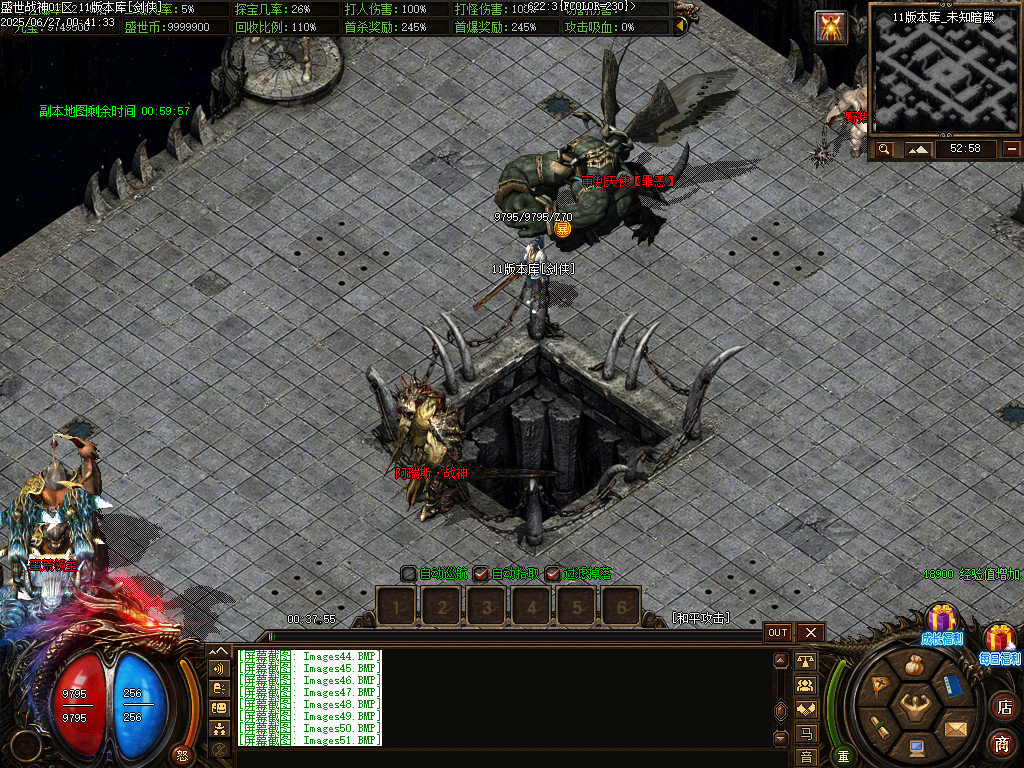Image resolution: width=1024 pixels, height=768 pixels.
Task: Open the bag from the radial menu
Action: click(914, 665)
